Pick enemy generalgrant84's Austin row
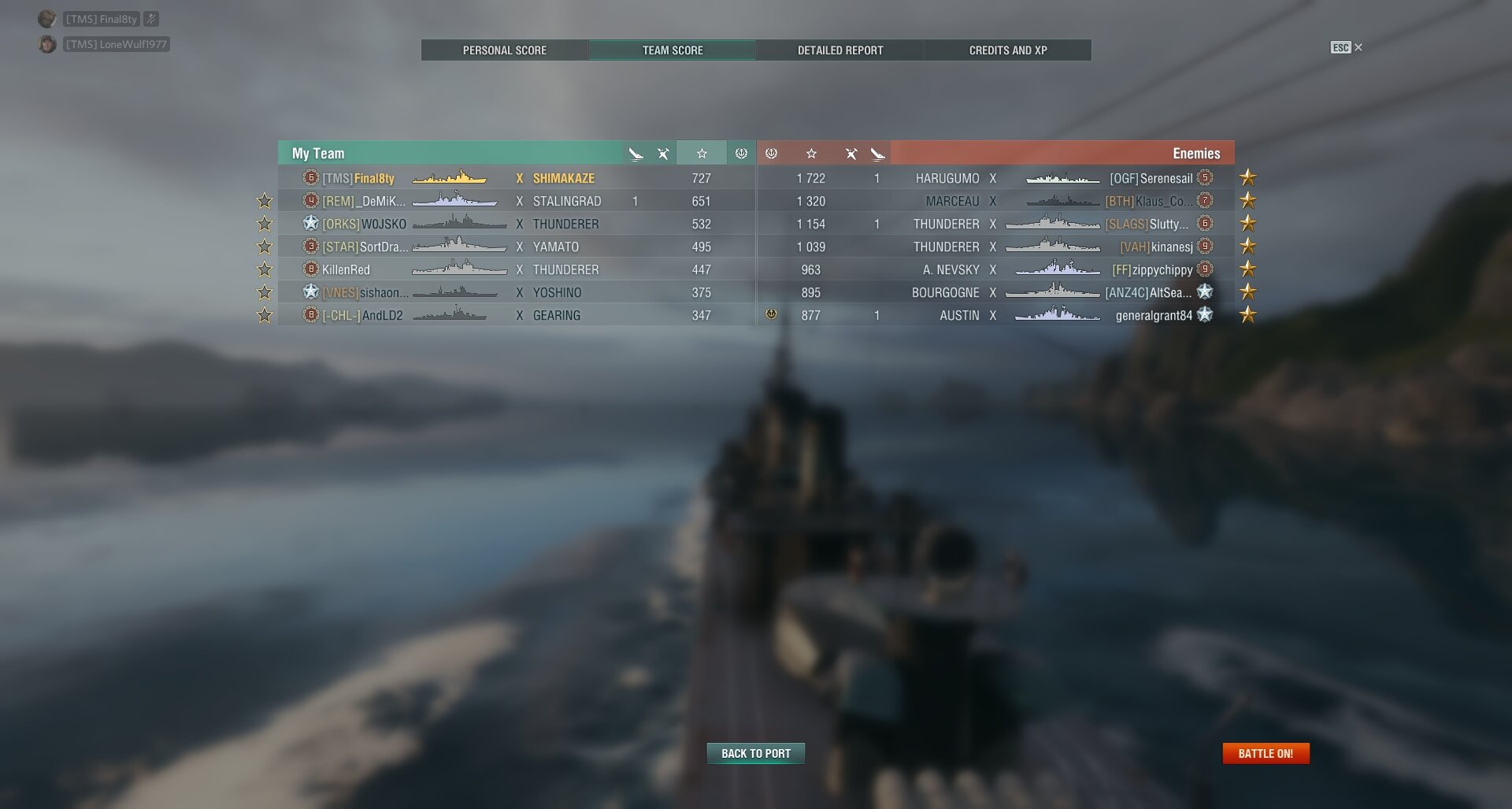 [x=995, y=316]
